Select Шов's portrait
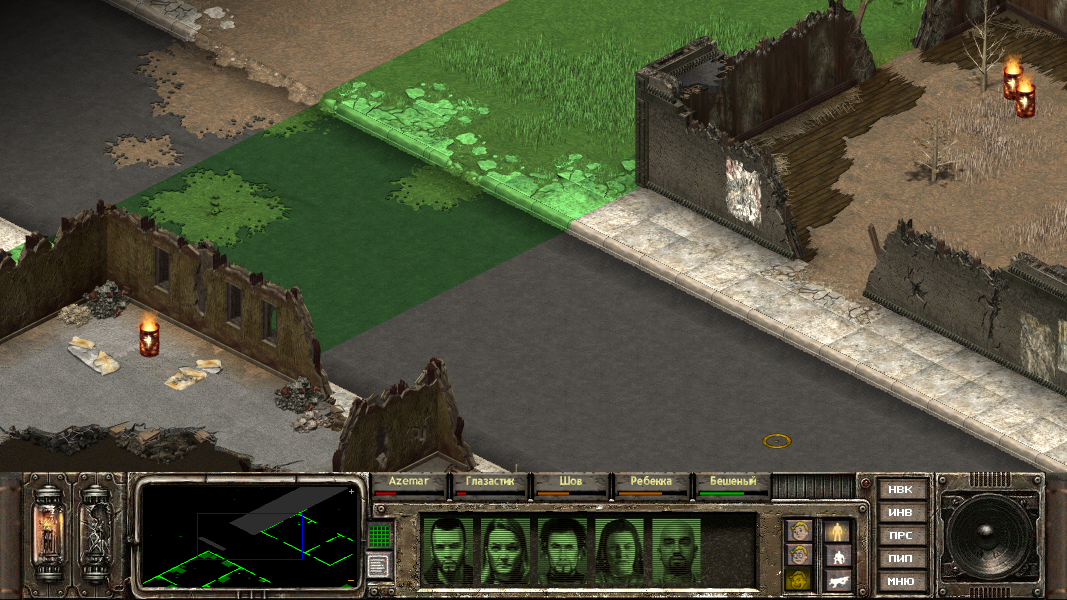 pos(563,549)
